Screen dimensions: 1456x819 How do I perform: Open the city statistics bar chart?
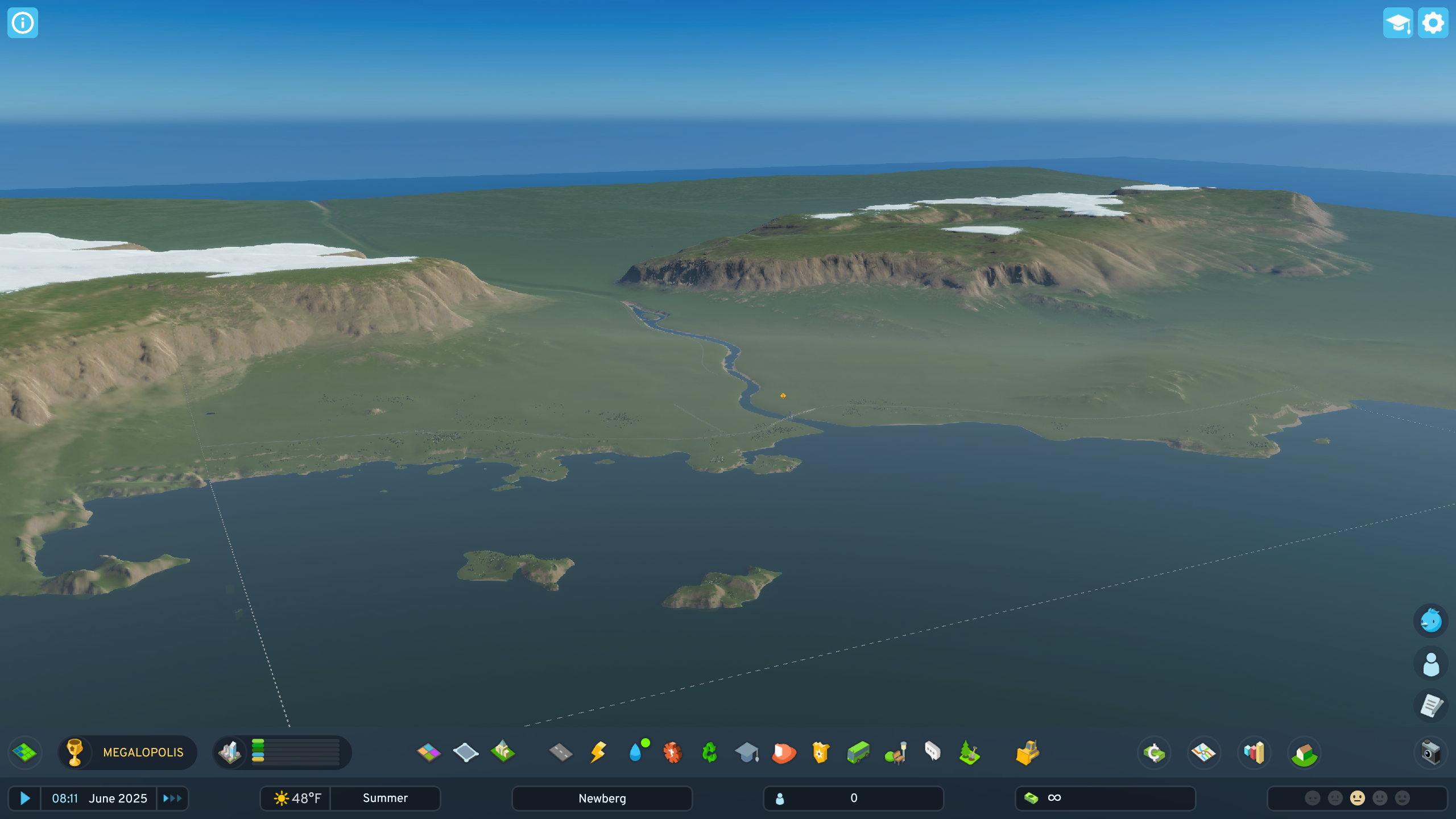click(x=1254, y=752)
